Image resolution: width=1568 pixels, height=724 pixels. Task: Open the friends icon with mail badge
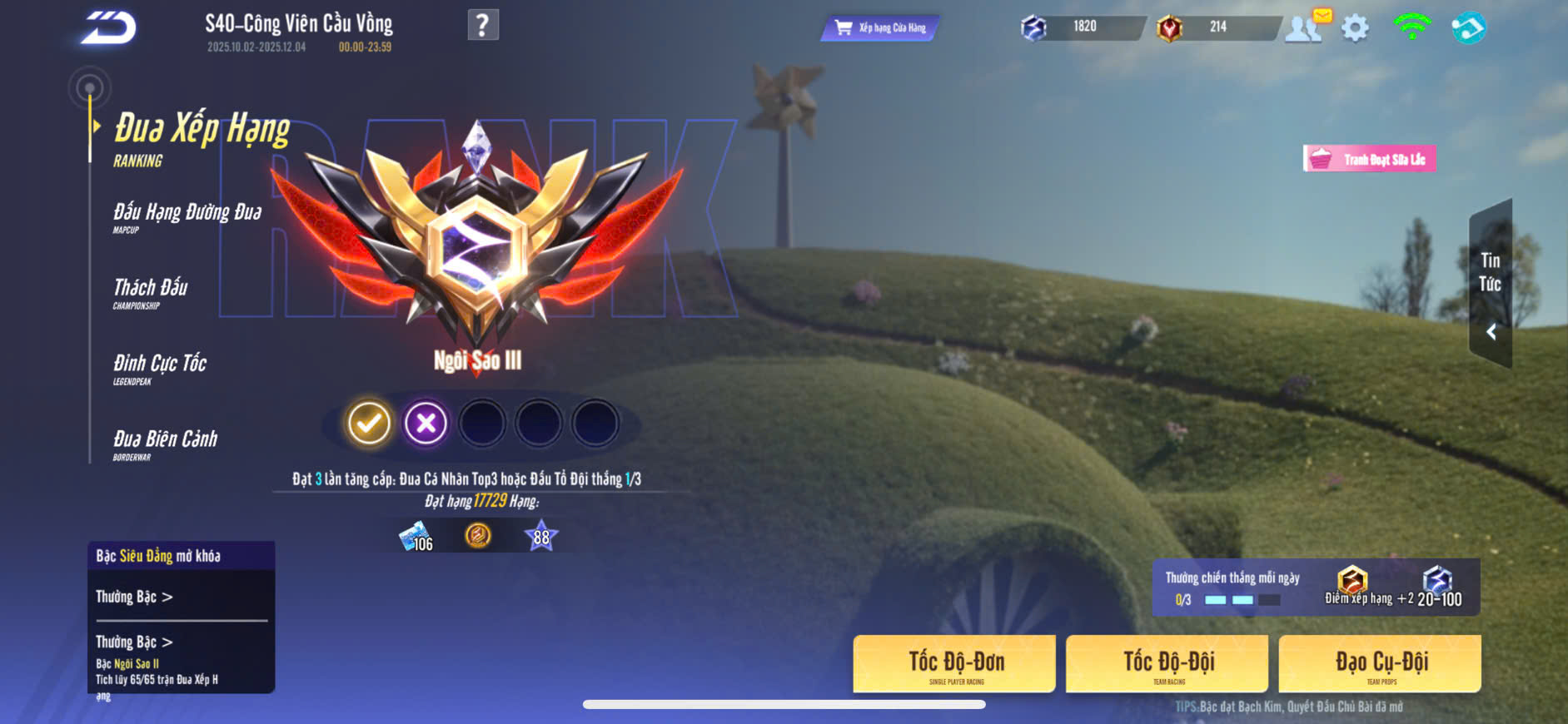tap(1305, 27)
